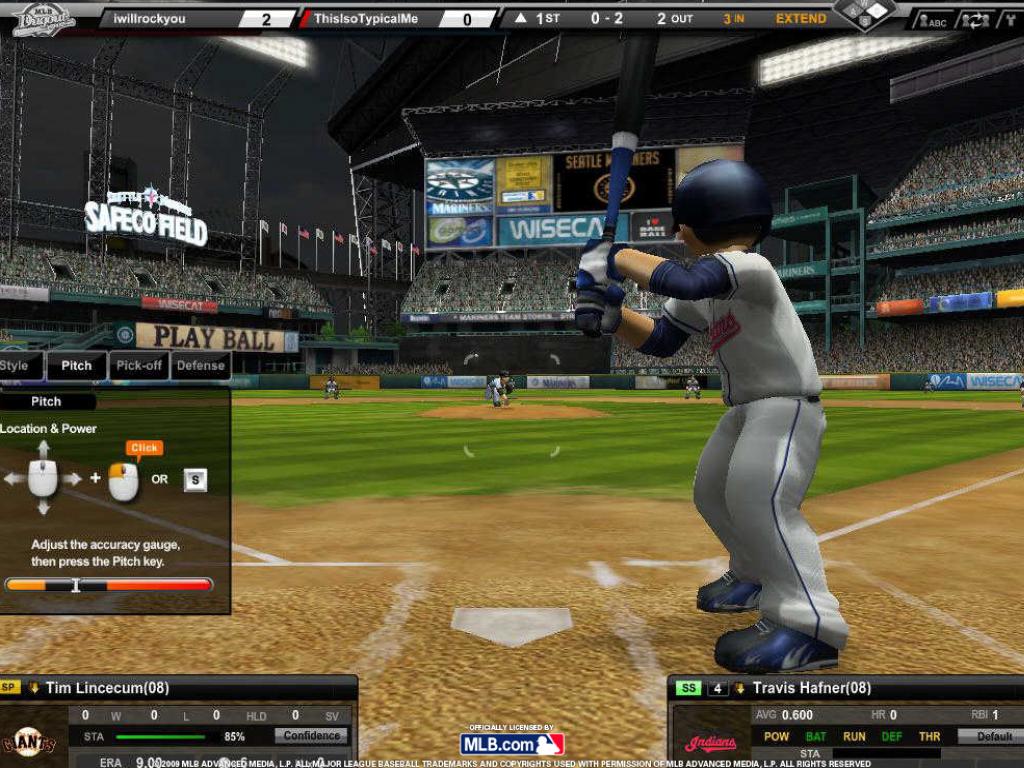Select pitcher Tim Lincecum's name header

(x=107, y=688)
